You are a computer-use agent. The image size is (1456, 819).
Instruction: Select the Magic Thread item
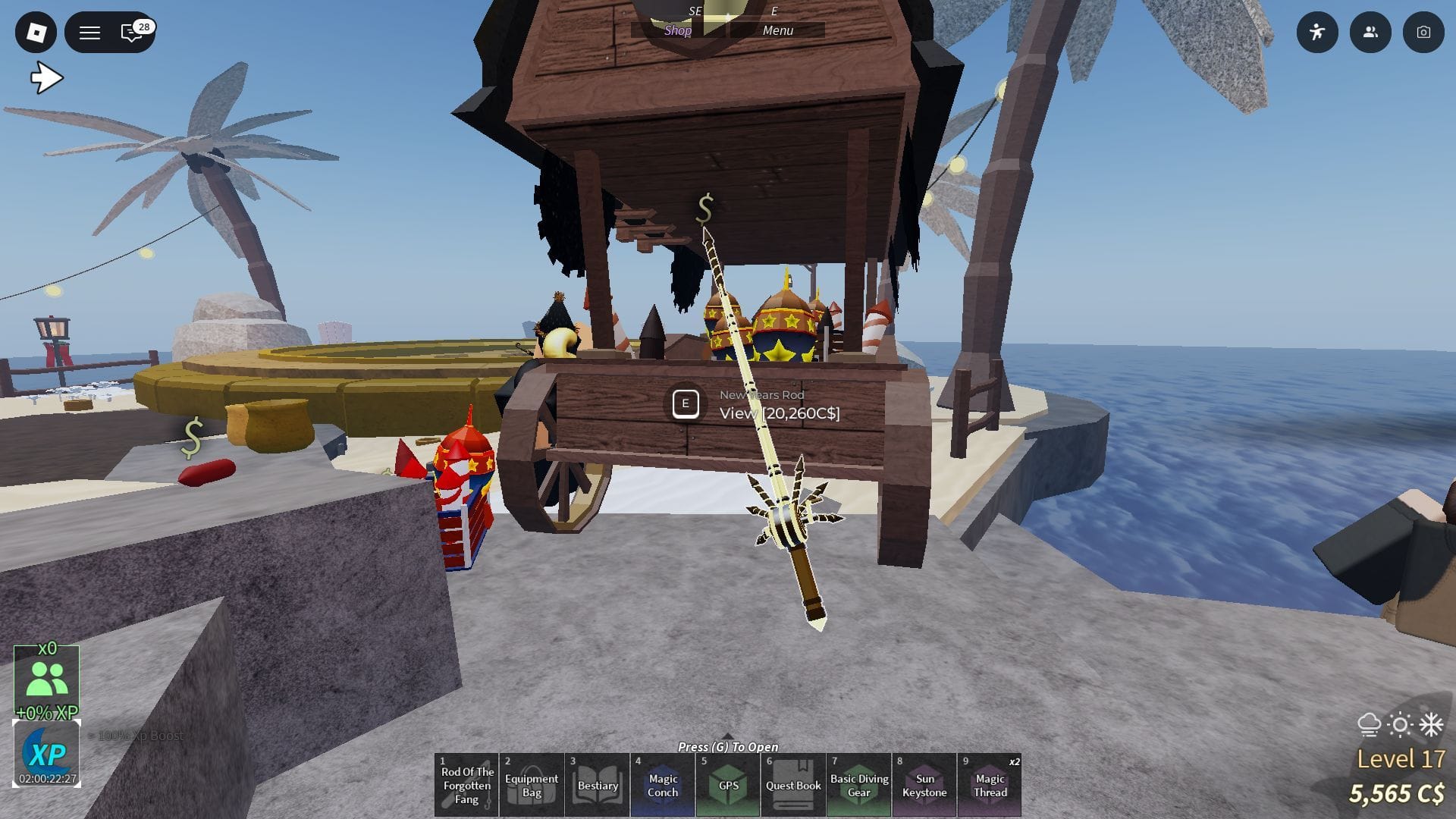[x=989, y=785]
